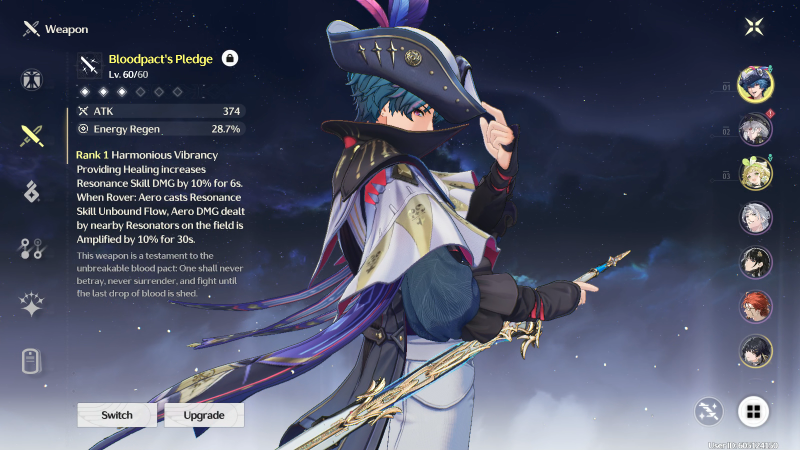Select the blue-haired hat character portrait
The width and height of the screenshot is (800, 450).
coord(755,84)
